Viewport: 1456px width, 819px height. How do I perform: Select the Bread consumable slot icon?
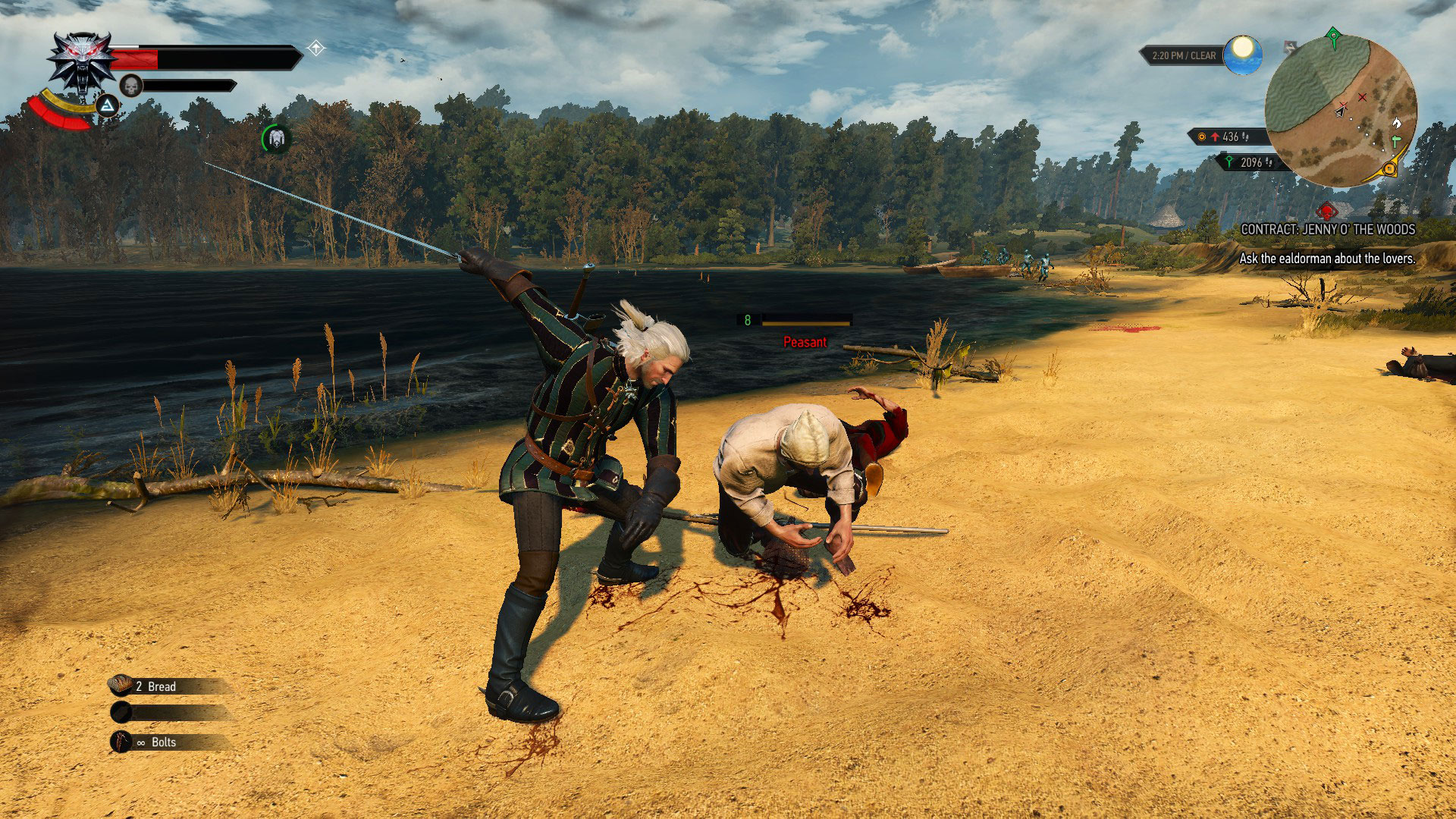tap(121, 686)
